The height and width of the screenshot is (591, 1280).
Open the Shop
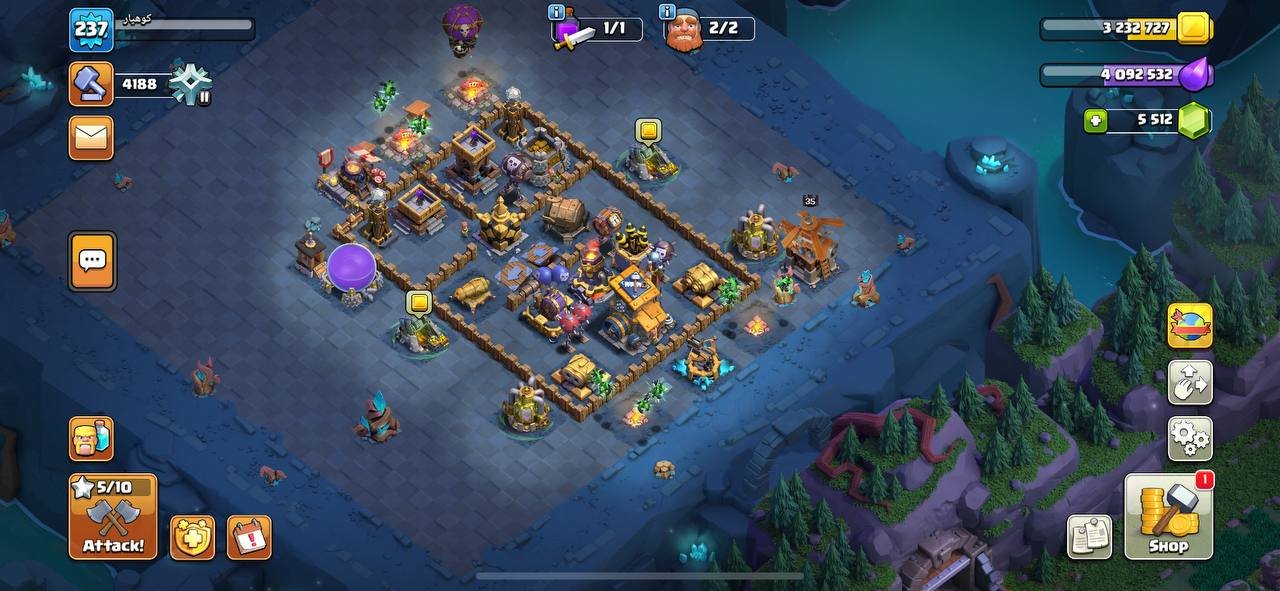(x=1168, y=516)
